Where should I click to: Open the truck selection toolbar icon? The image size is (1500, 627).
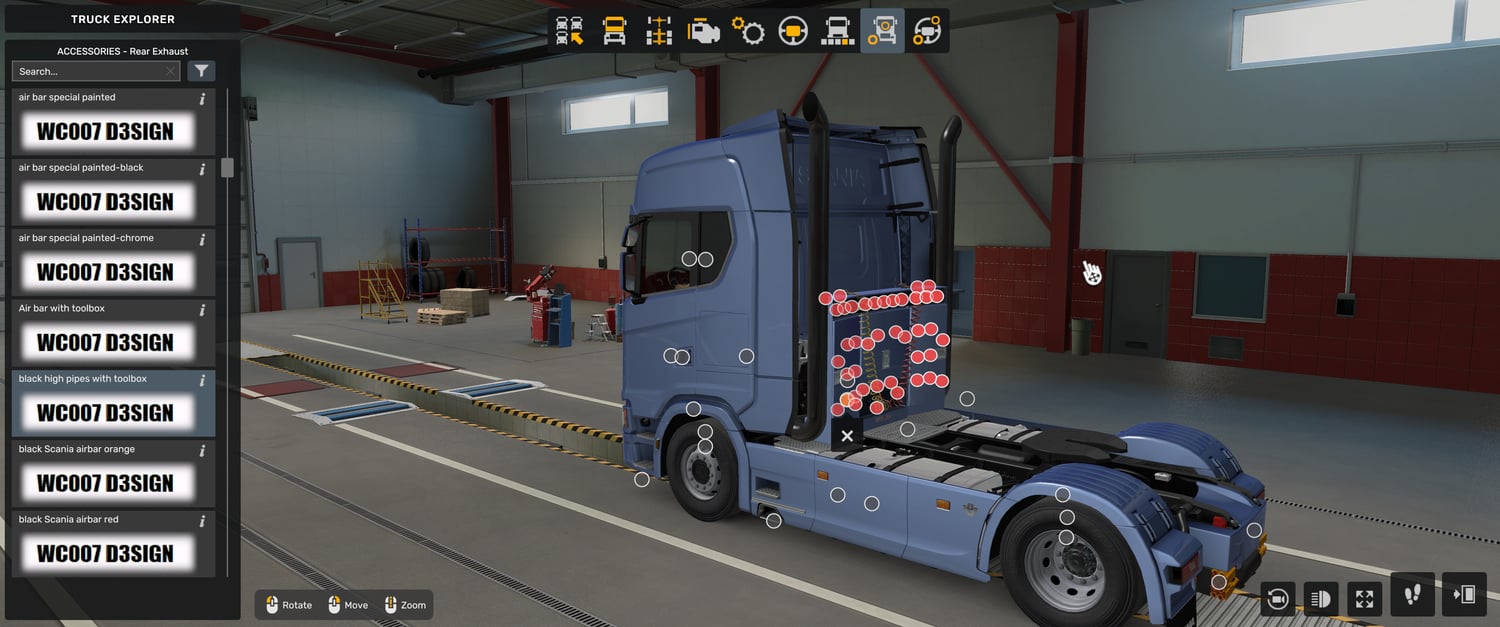pyautogui.click(x=570, y=31)
